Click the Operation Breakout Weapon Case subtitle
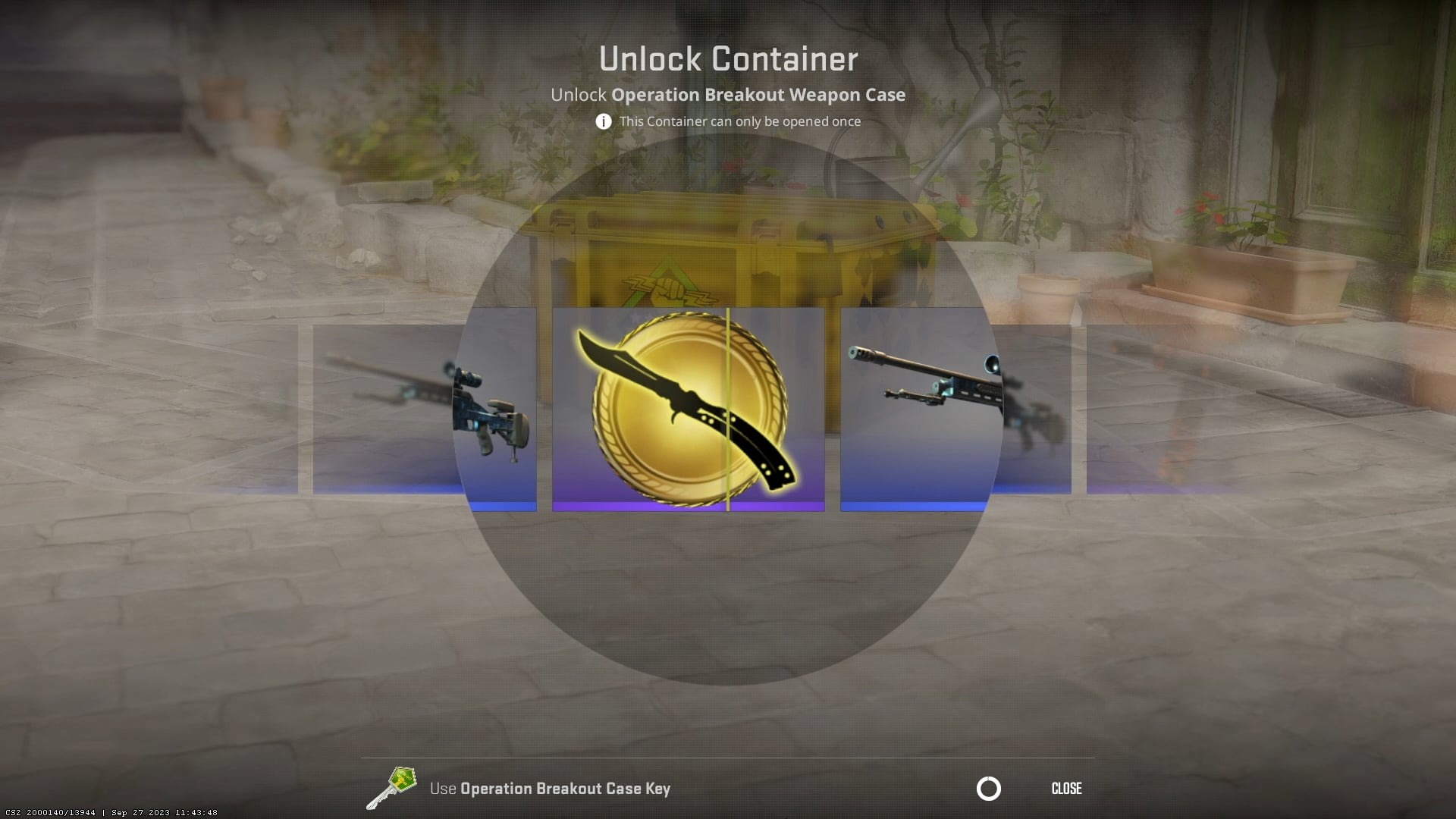The image size is (1456, 819). [x=728, y=95]
